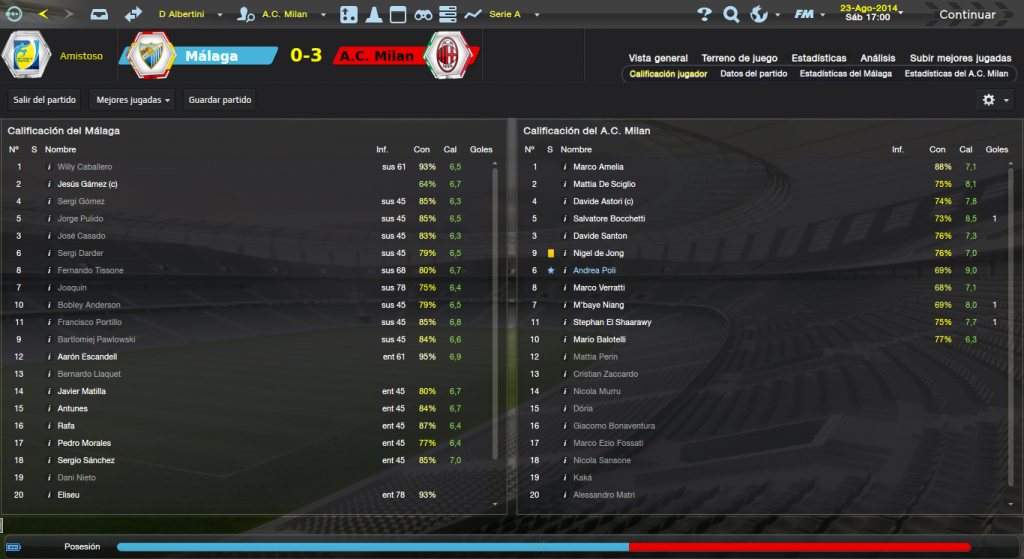The width and height of the screenshot is (1024, 559).
Task: Select the Análisis tab
Action: tap(878, 58)
